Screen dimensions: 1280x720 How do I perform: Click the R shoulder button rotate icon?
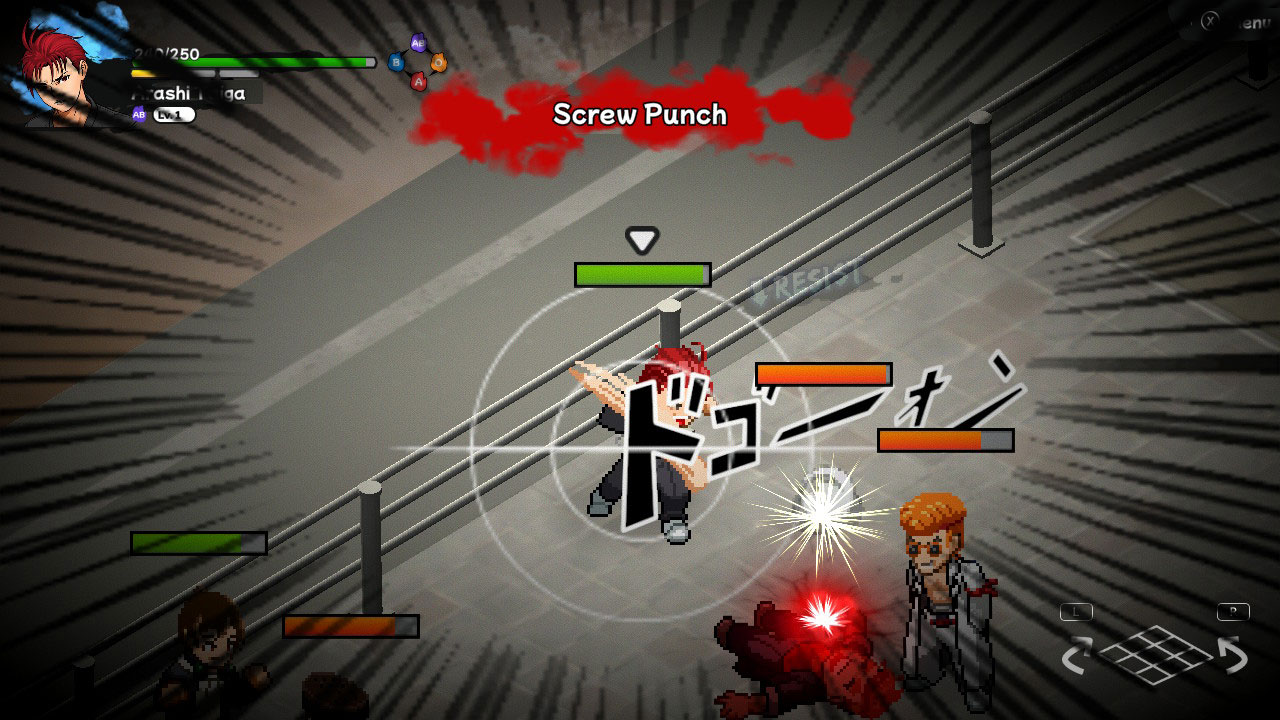click(x=1234, y=612)
